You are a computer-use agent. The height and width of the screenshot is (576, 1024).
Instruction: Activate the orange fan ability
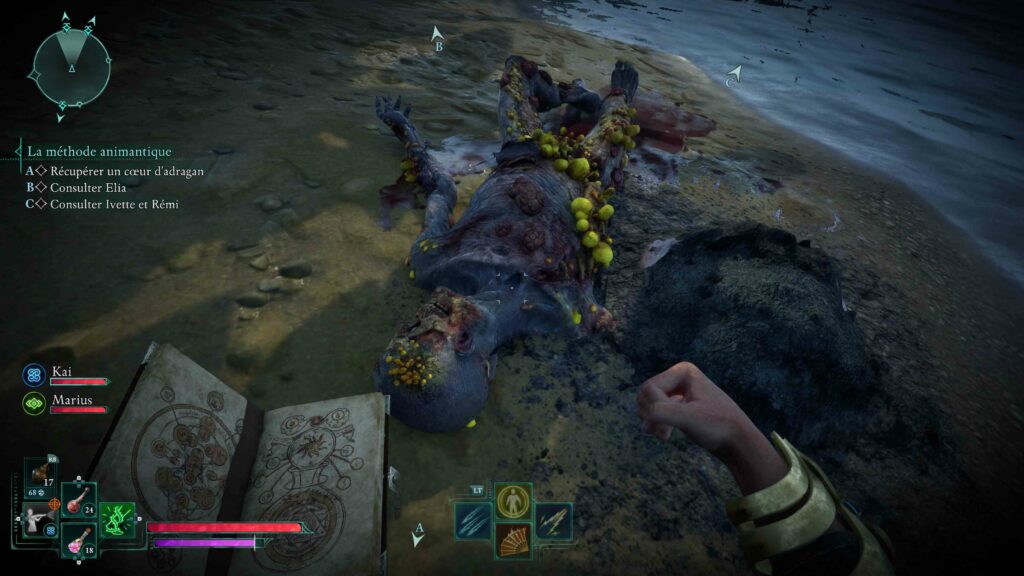click(513, 541)
